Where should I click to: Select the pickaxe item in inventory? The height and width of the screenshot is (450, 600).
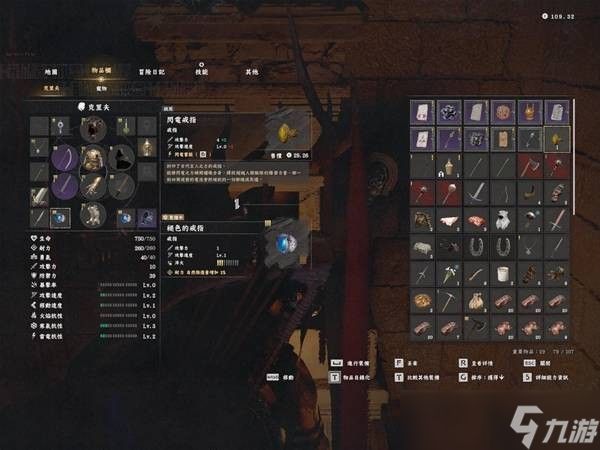450,300
